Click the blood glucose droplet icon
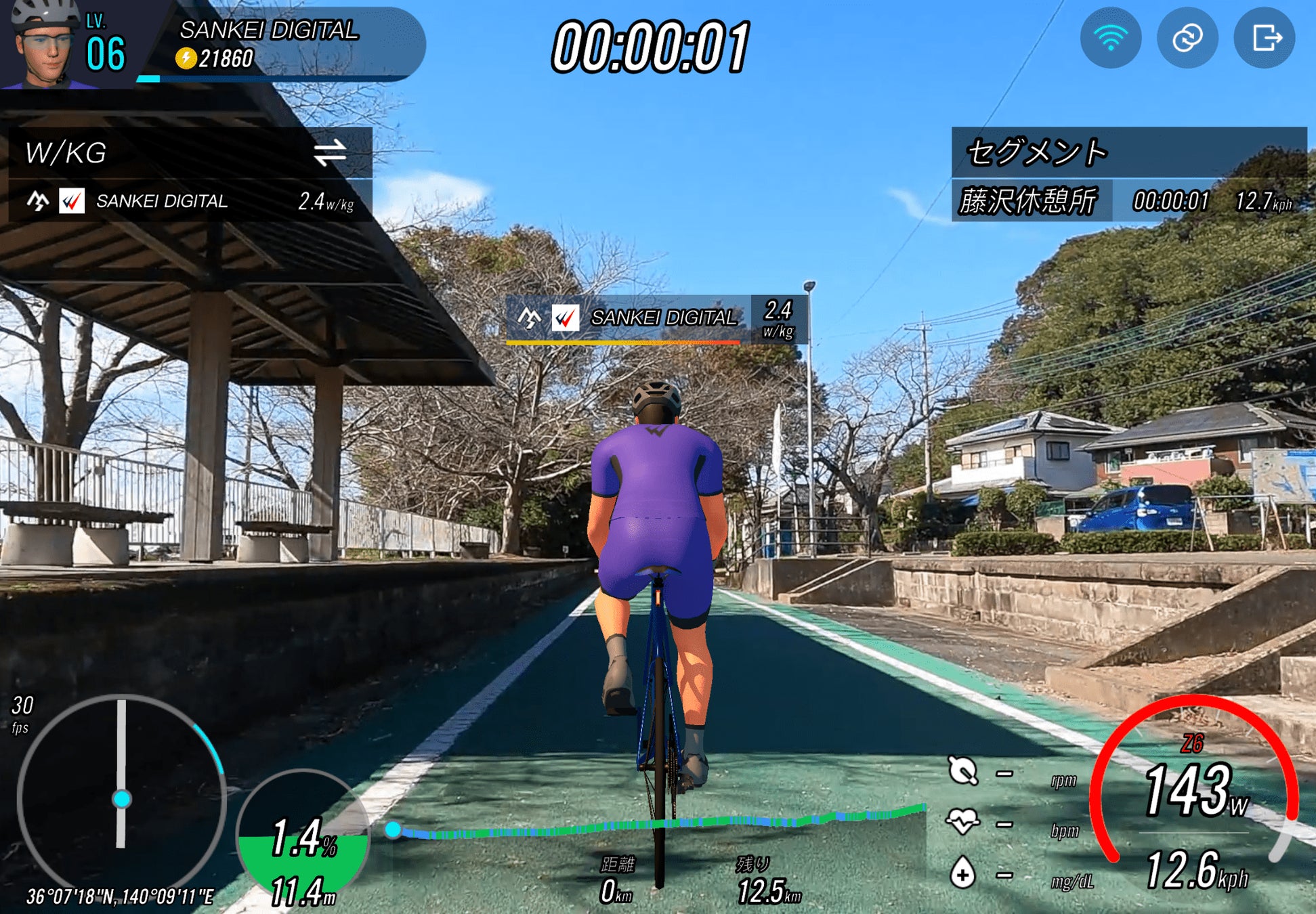 tap(962, 873)
